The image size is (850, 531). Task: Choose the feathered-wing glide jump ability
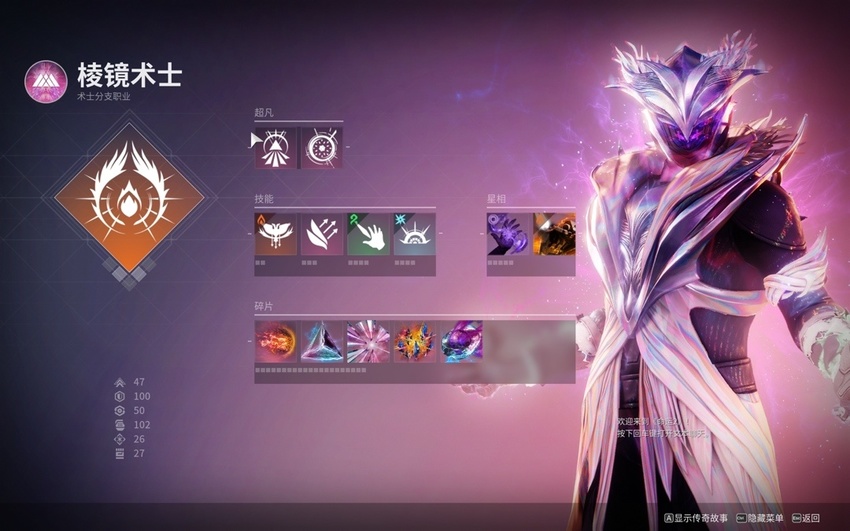(322, 234)
